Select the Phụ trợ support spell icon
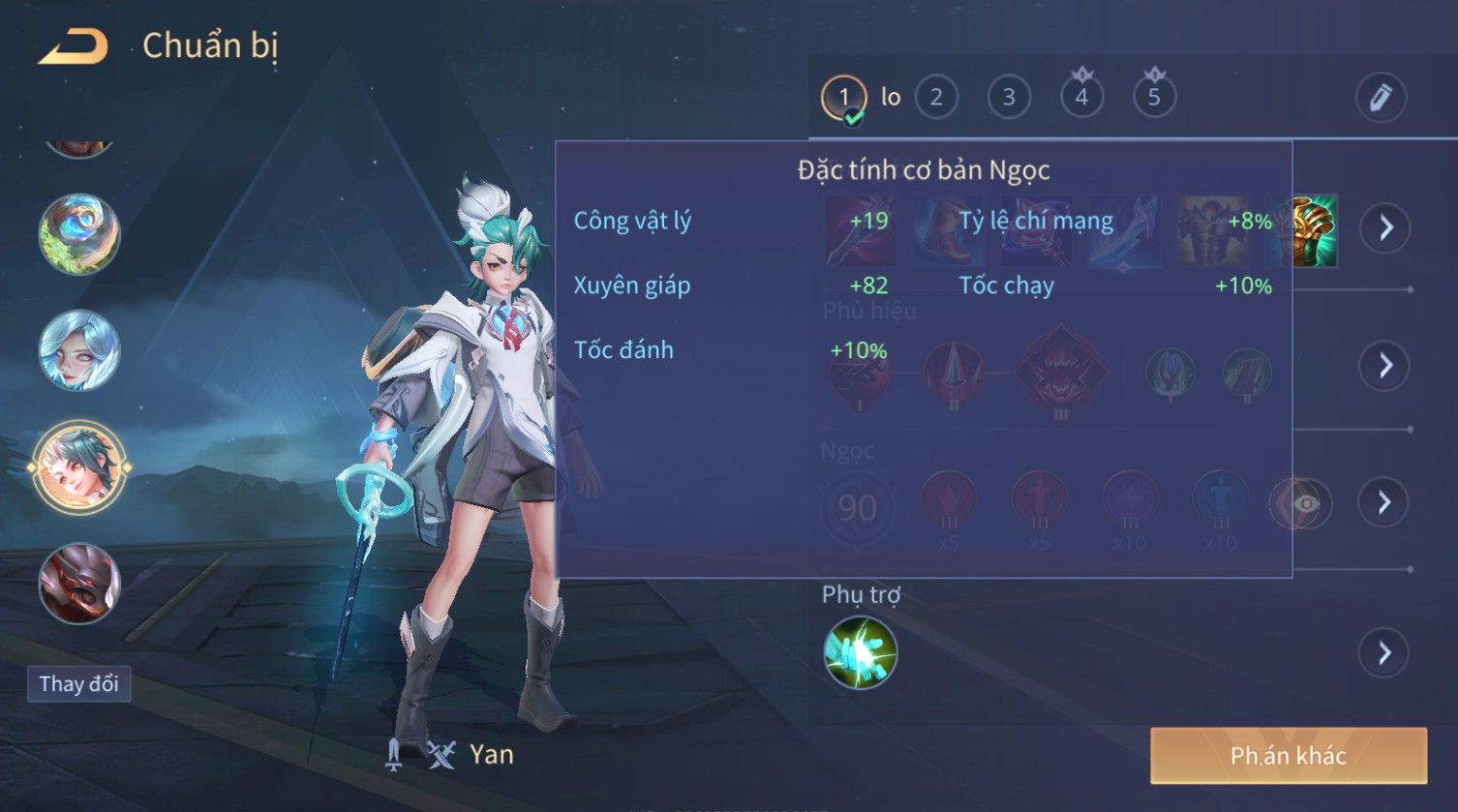The width and height of the screenshot is (1458, 812). pyautogui.click(x=860, y=653)
